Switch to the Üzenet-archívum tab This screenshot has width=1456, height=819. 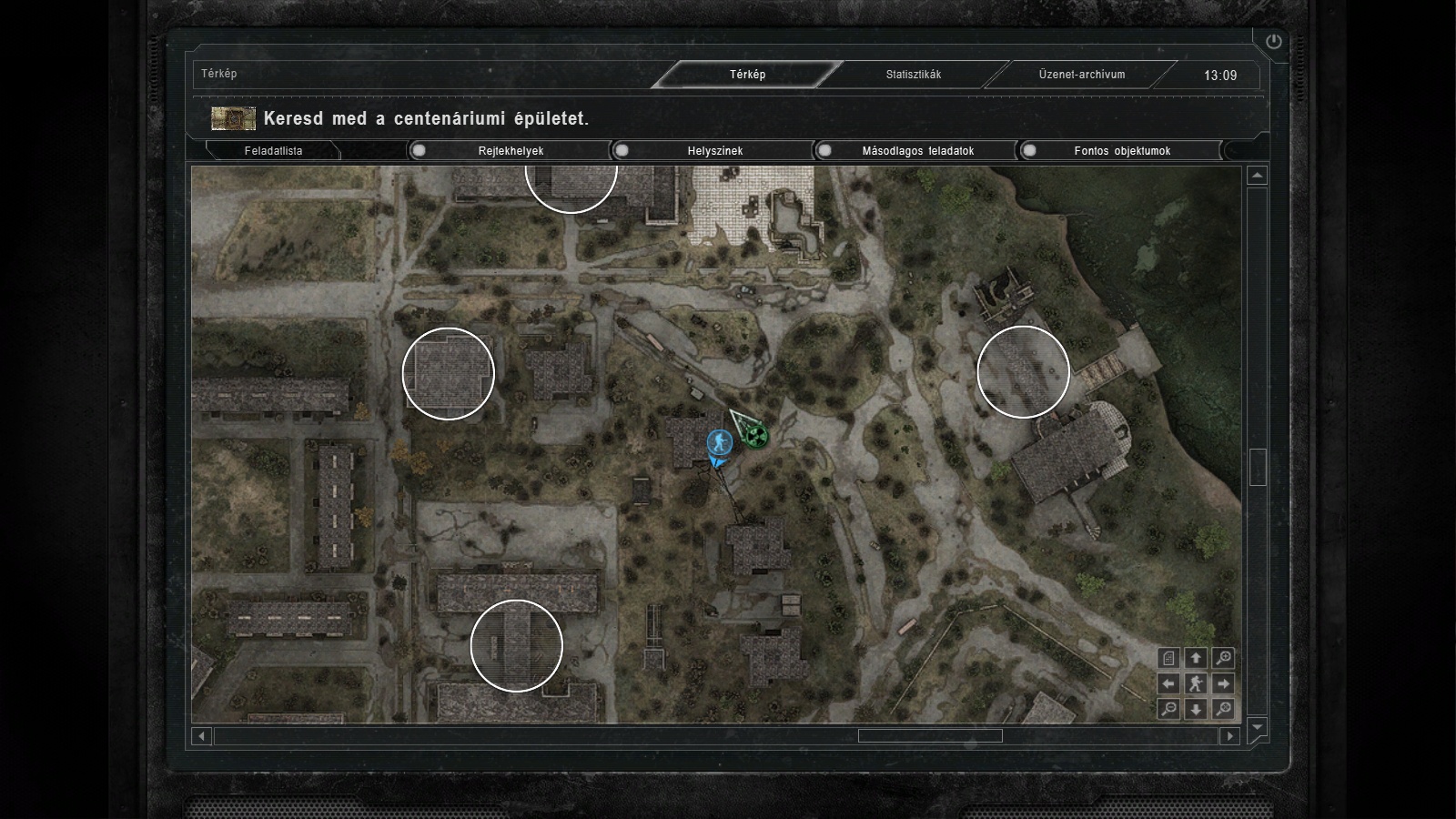click(1082, 75)
